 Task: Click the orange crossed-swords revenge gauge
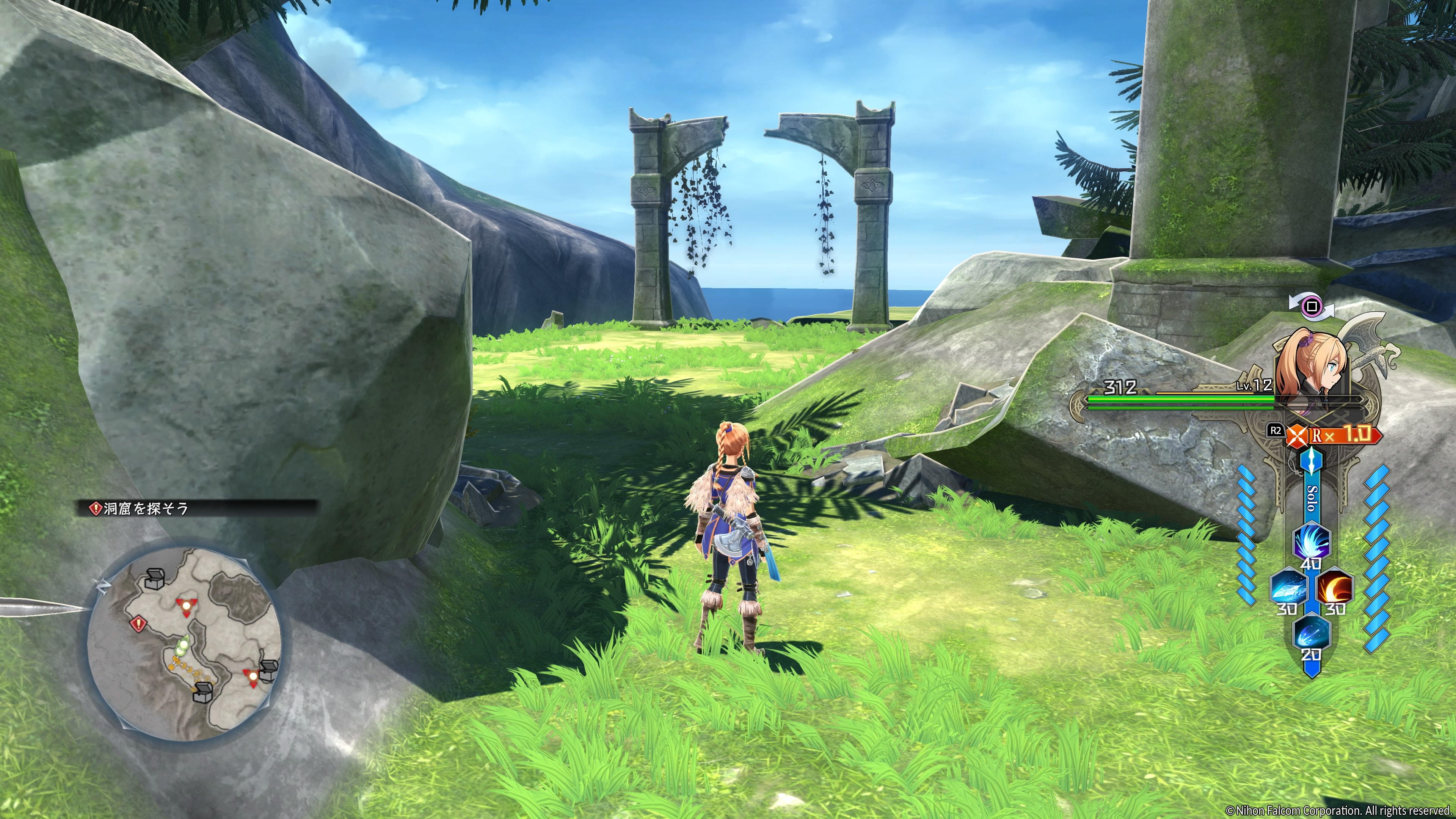point(1298,436)
